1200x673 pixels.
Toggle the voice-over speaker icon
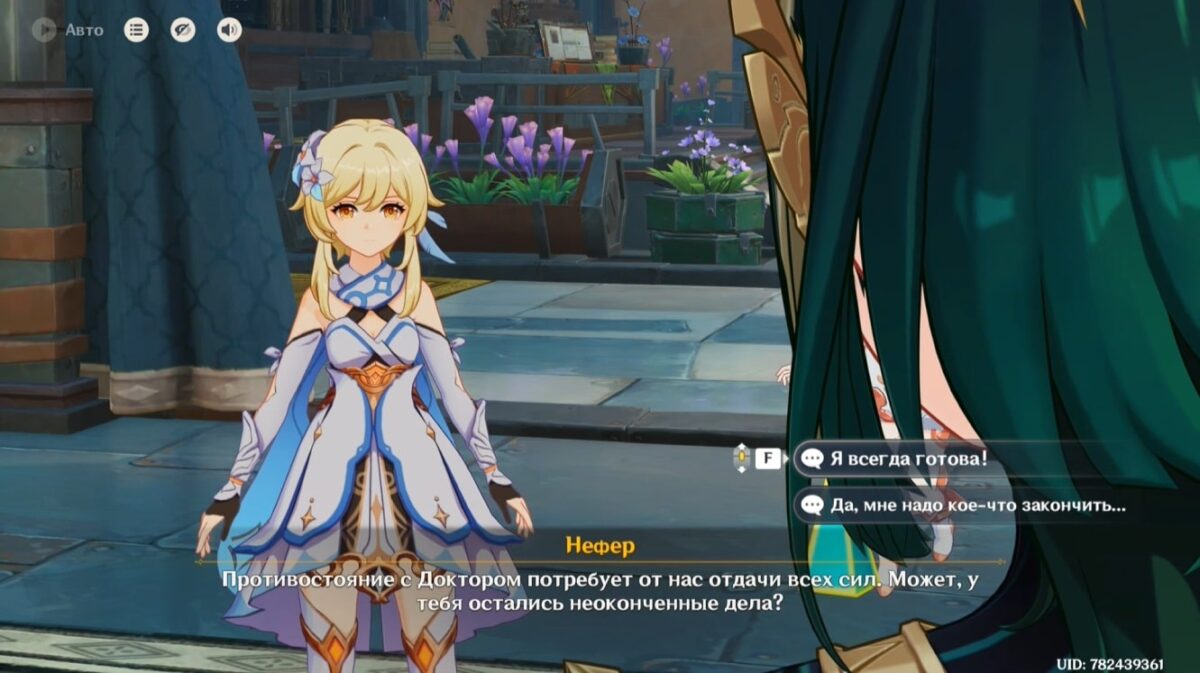tap(229, 30)
